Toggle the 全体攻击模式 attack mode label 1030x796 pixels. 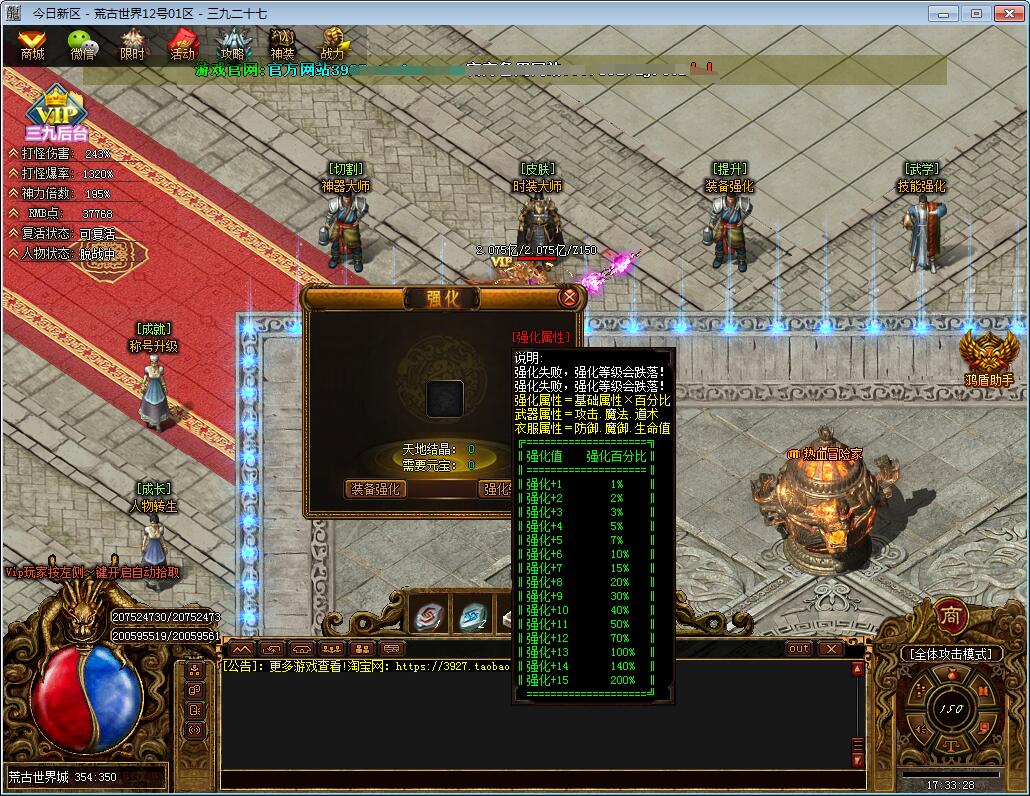pyautogui.click(x=951, y=654)
